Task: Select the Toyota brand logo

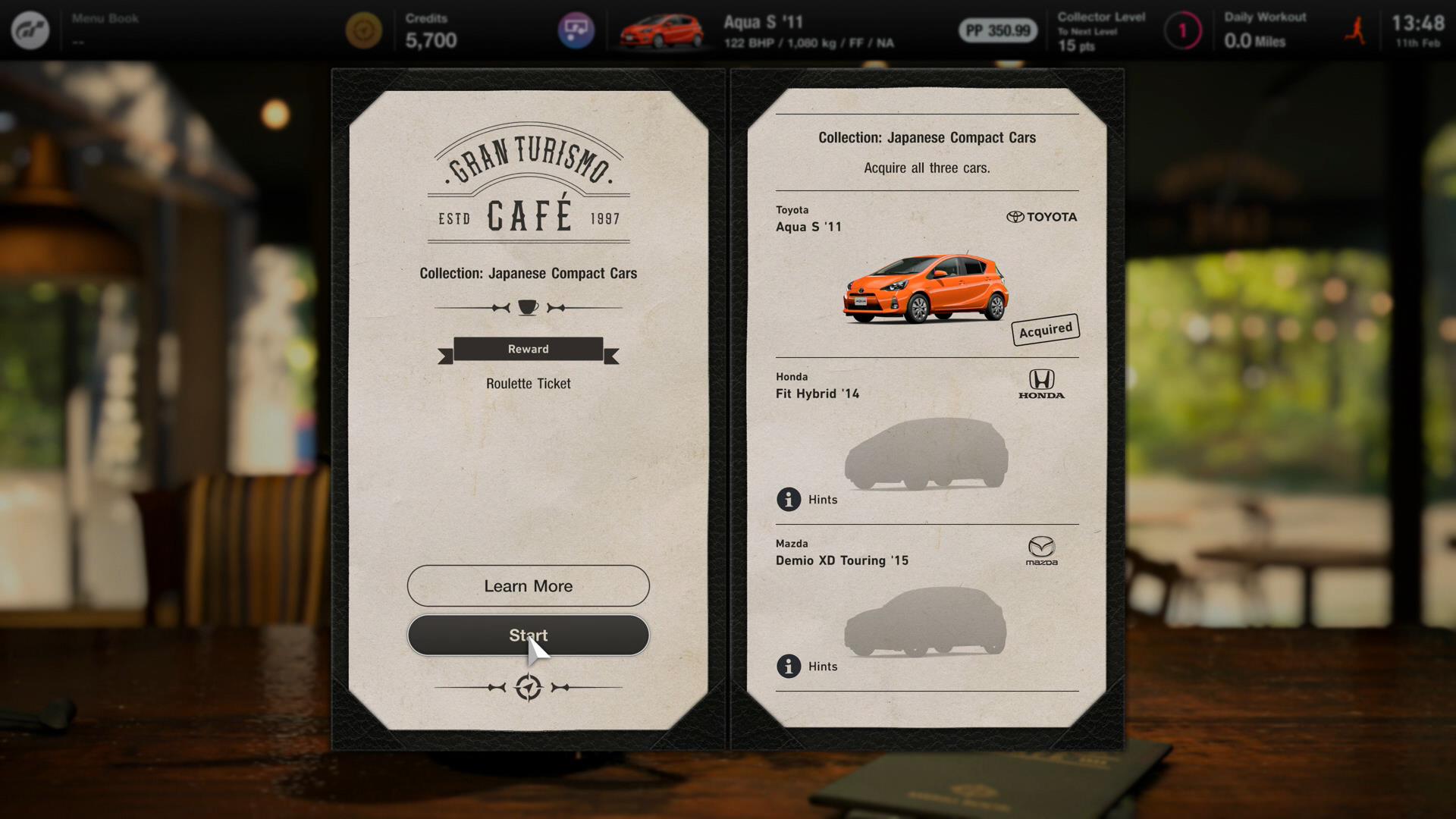Action: [x=1041, y=217]
